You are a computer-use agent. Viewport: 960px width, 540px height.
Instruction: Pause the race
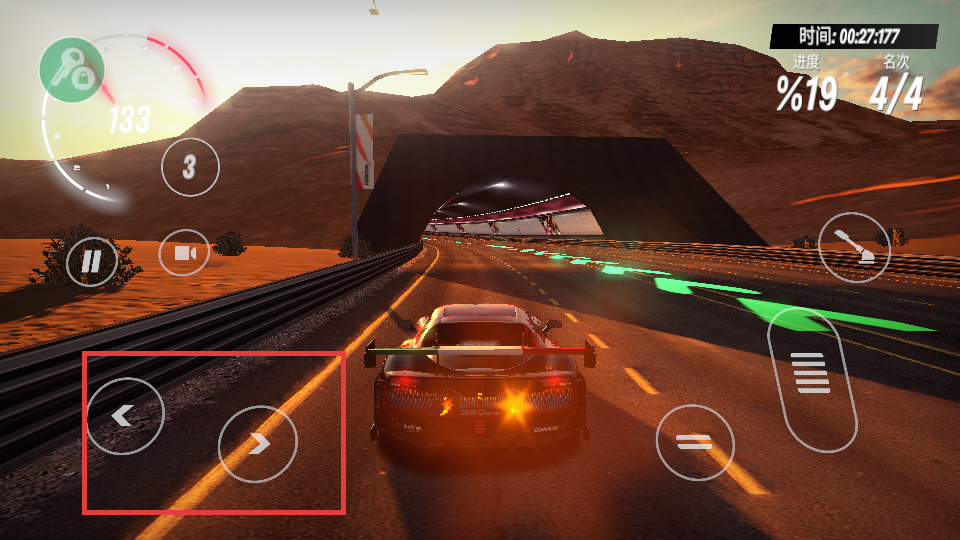click(x=91, y=263)
